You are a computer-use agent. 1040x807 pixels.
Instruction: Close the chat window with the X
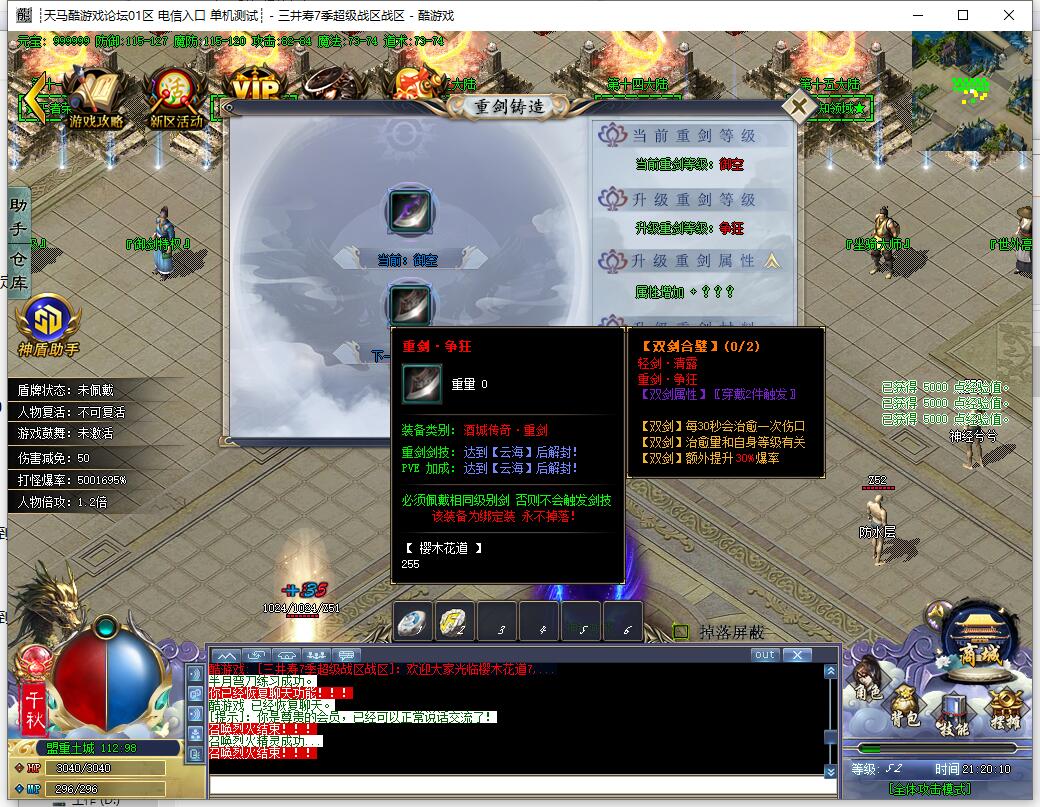[796, 655]
